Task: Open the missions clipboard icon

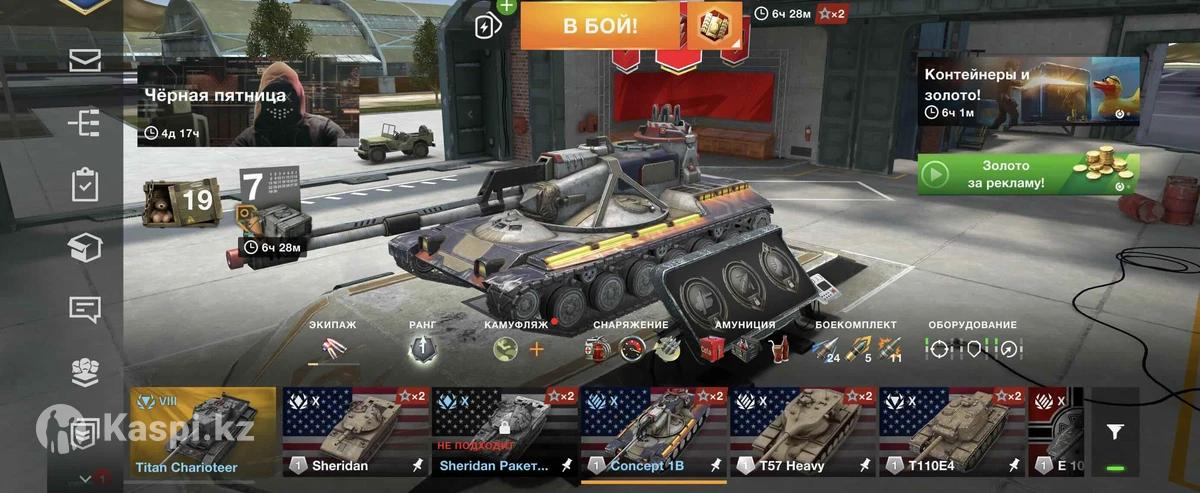Action: [85, 185]
